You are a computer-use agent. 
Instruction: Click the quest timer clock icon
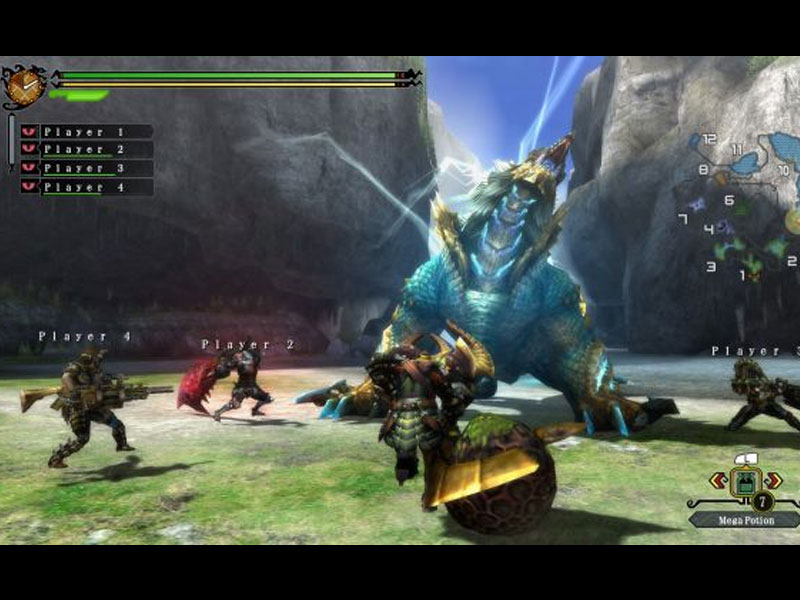[x=23, y=86]
